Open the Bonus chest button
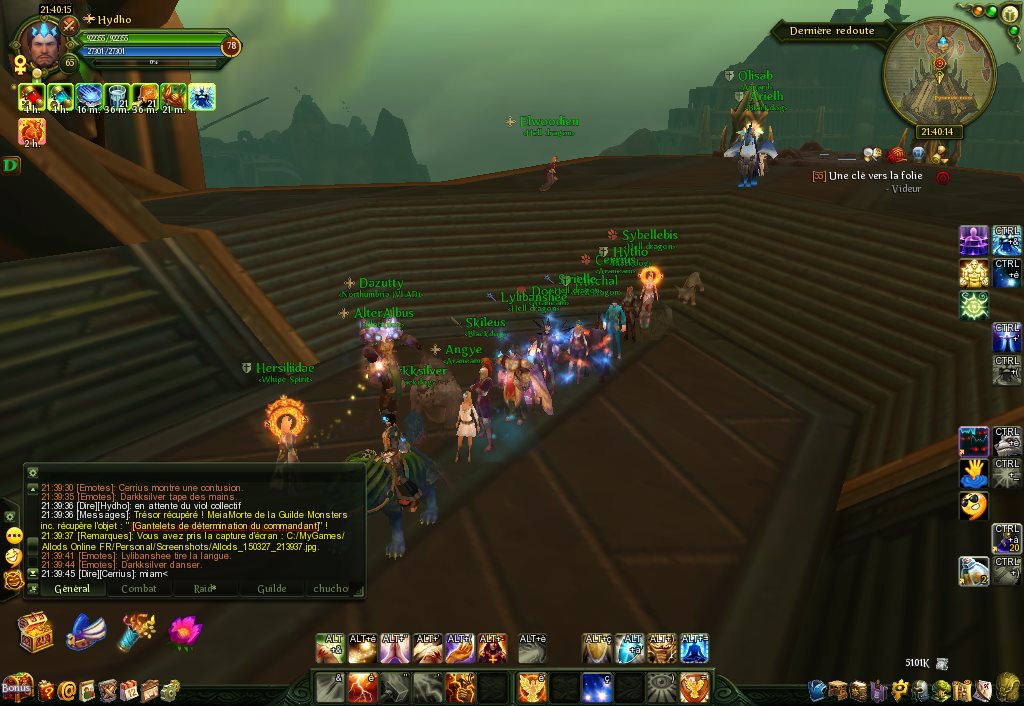 16,687
